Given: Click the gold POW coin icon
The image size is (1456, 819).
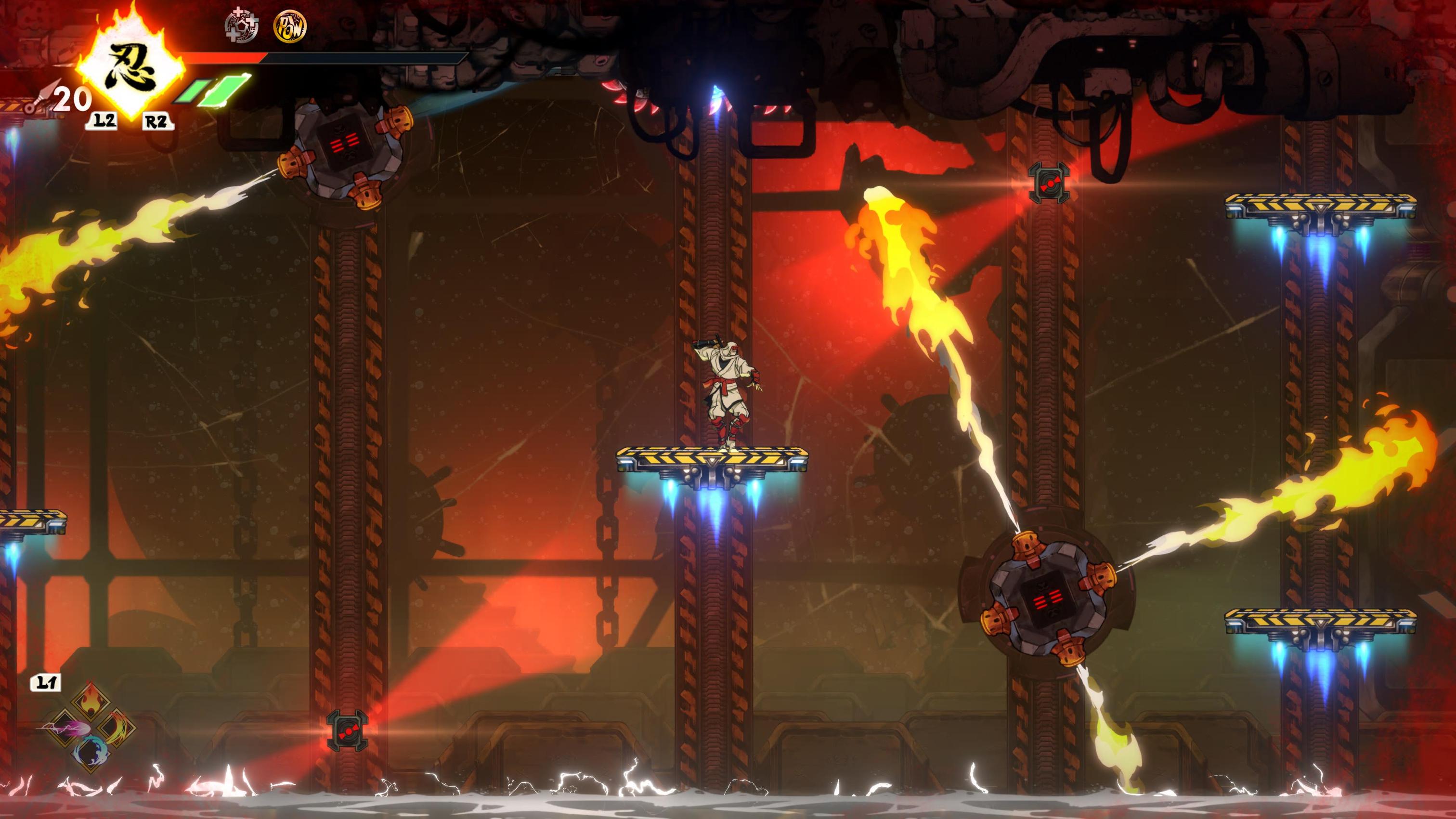Looking at the screenshot, I should point(290,26).
